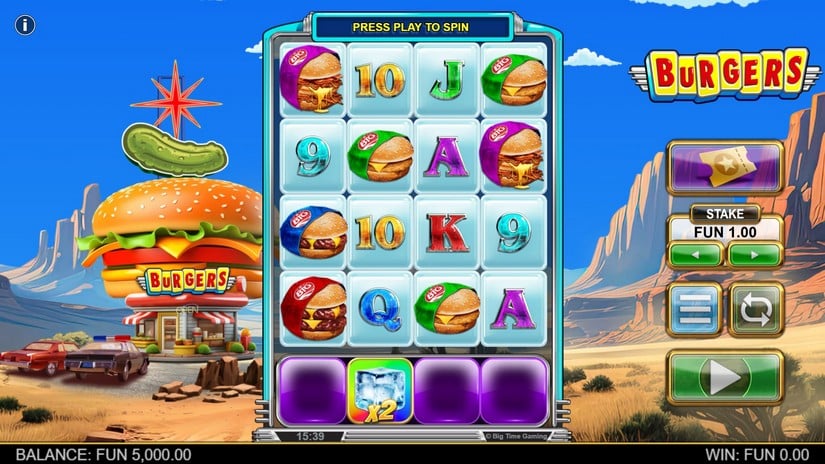This screenshot has width=825, height=464.
Task: Spin the reels with the green play button
Action: click(x=725, y=377)
